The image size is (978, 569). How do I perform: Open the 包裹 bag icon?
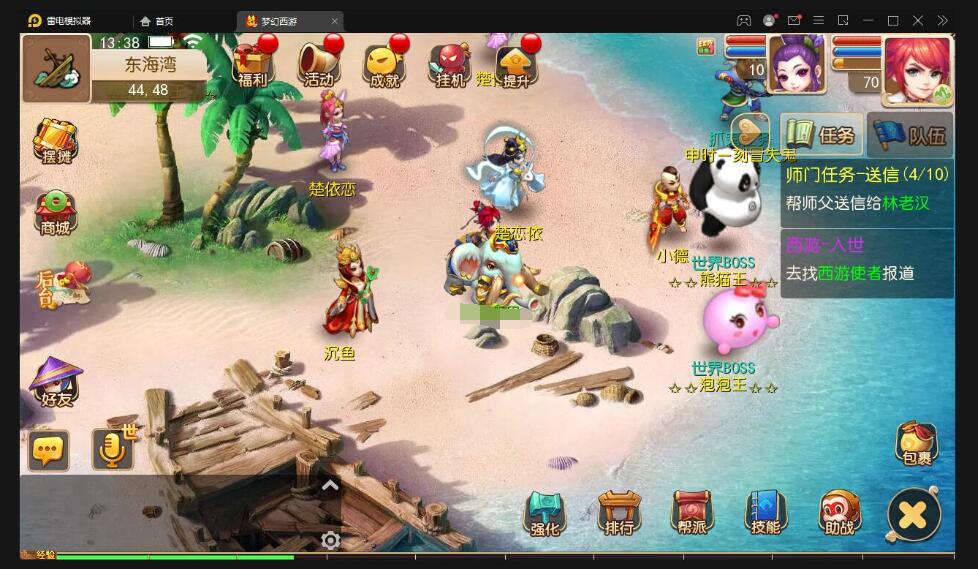[916, 445]
